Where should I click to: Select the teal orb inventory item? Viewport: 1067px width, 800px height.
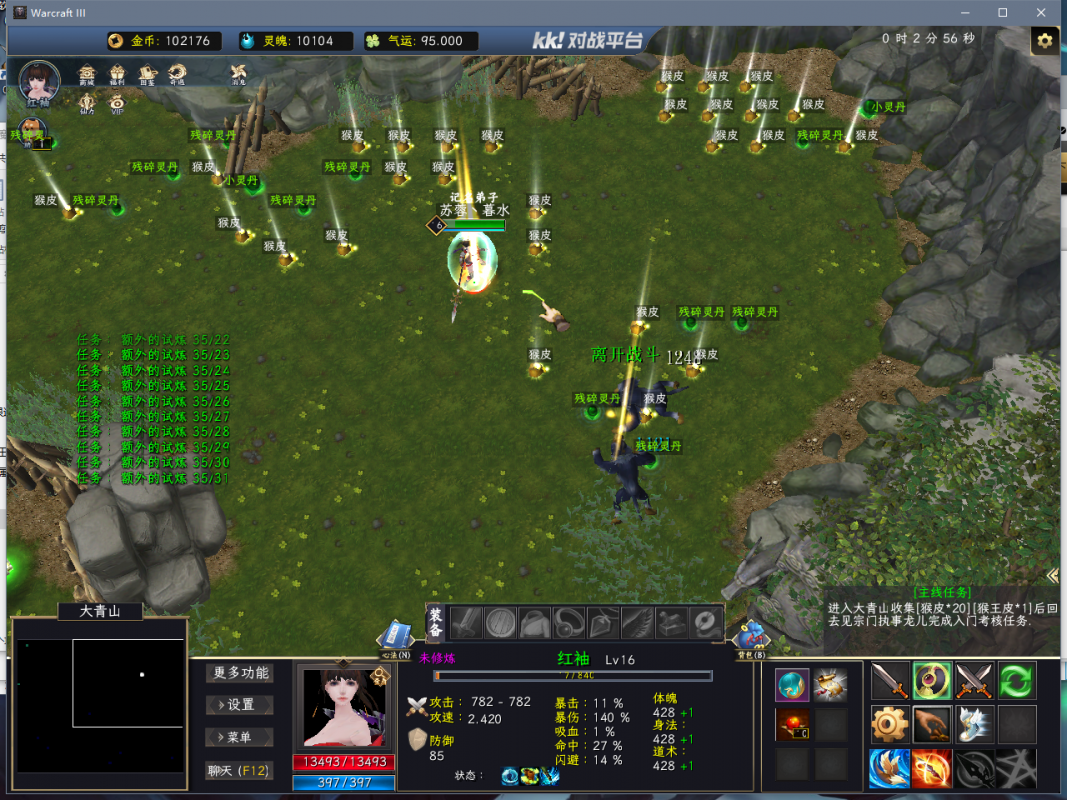tap(792, 684)
